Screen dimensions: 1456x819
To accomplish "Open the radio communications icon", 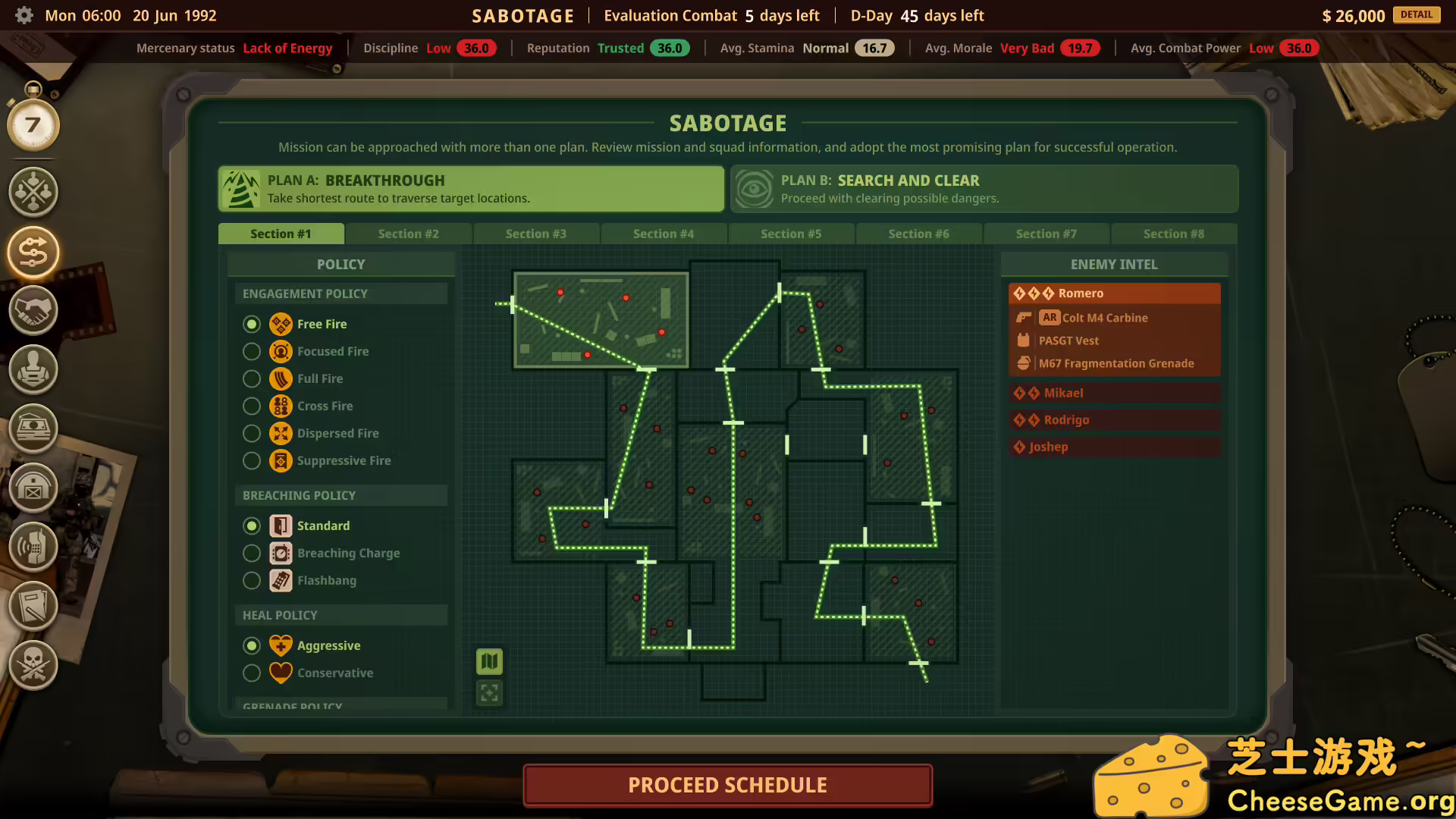I will [x=33, y=548].
